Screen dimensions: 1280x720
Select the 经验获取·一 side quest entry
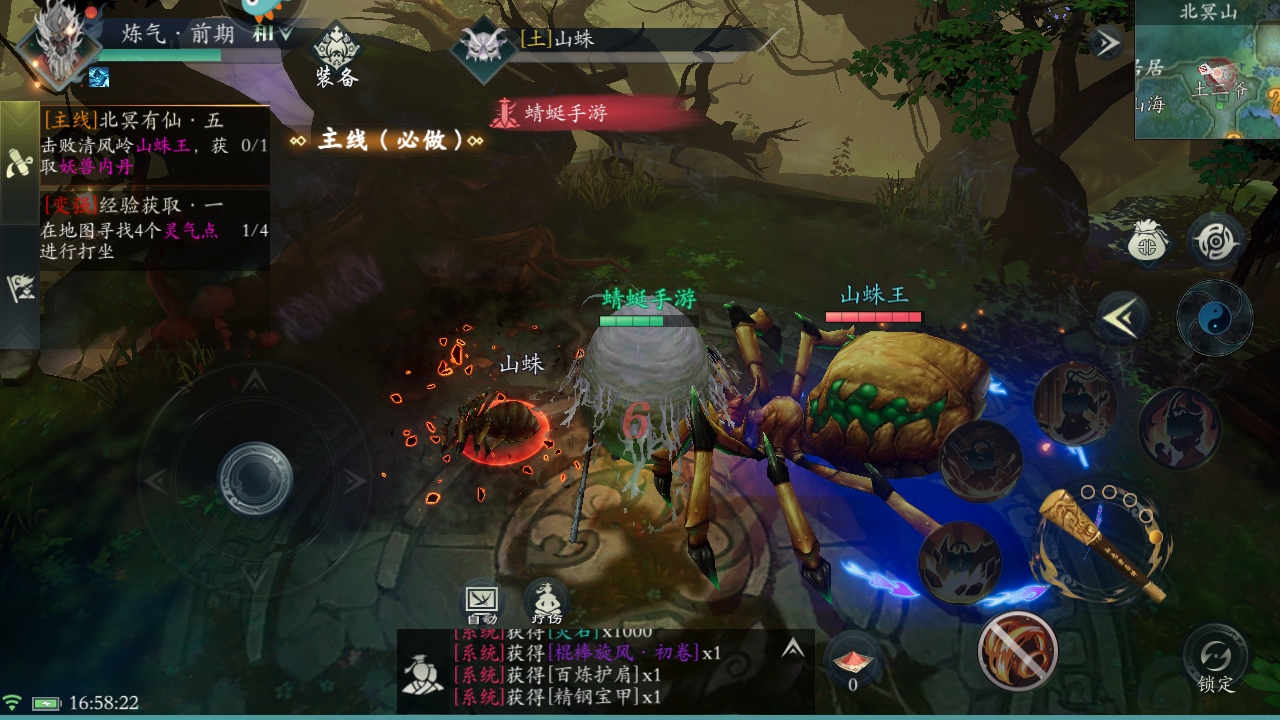coord(154,228)
